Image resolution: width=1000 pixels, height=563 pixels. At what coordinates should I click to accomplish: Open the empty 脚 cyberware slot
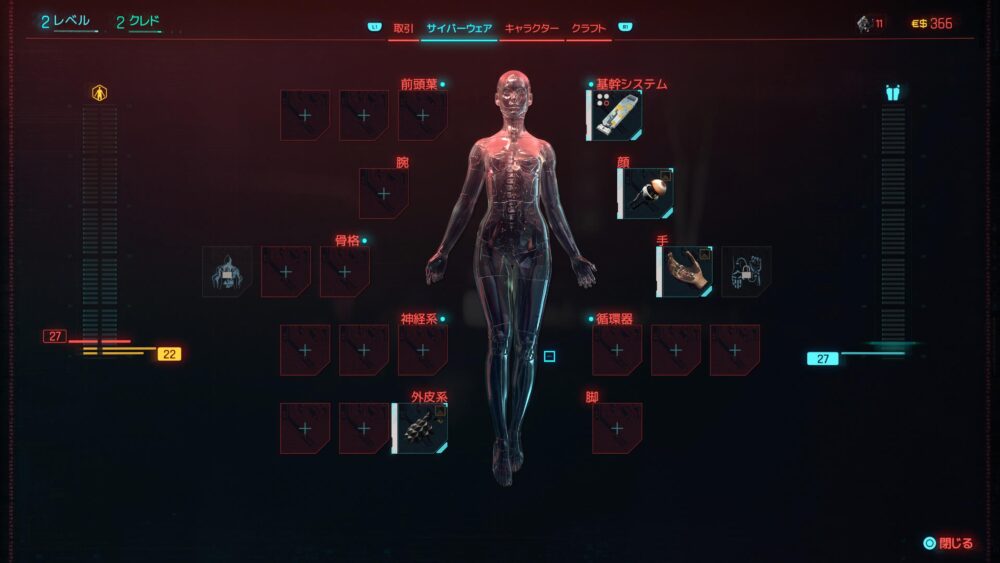(617, 429)
